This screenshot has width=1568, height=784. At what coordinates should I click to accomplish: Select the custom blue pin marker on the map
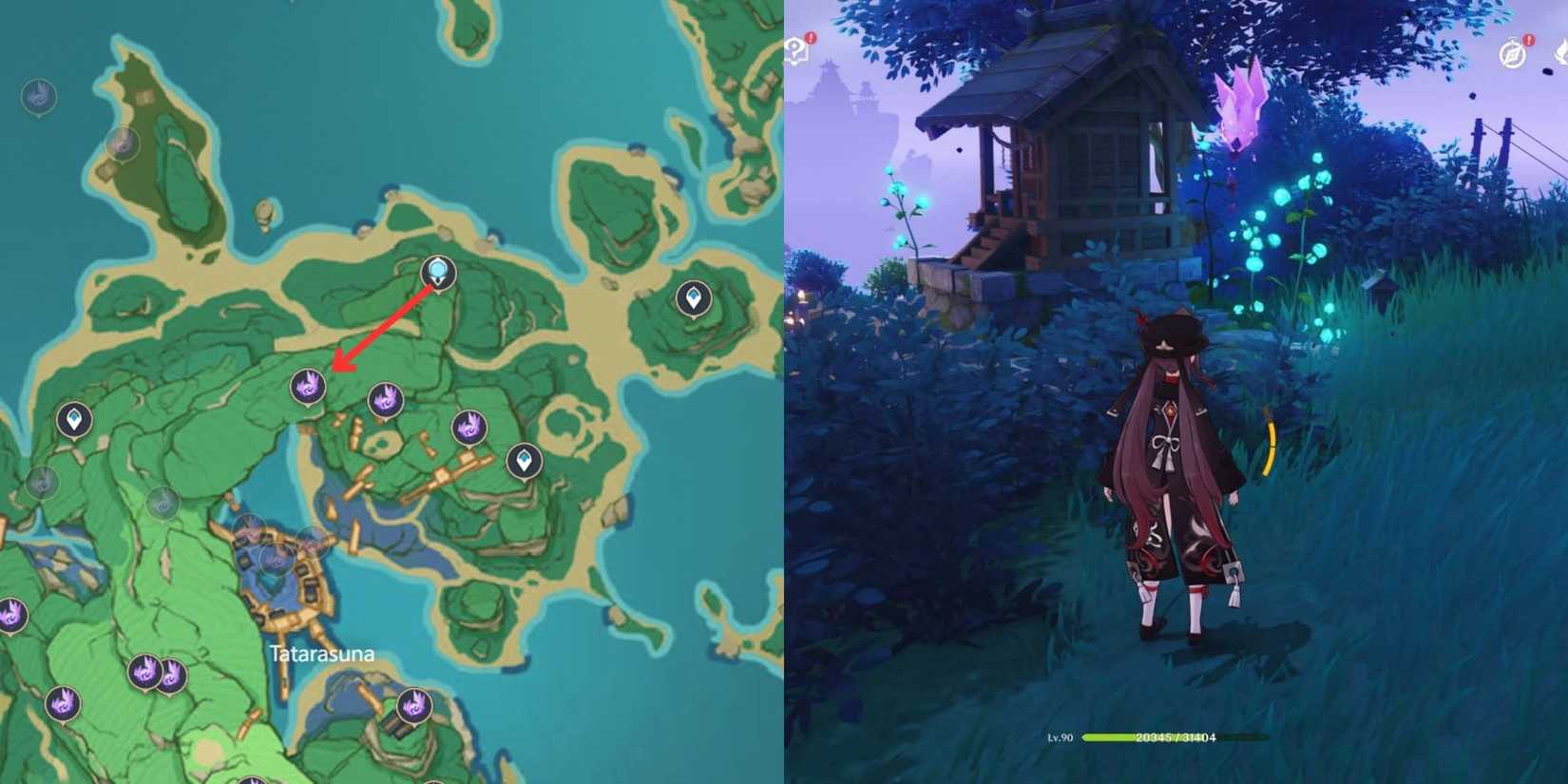[437, 274]
